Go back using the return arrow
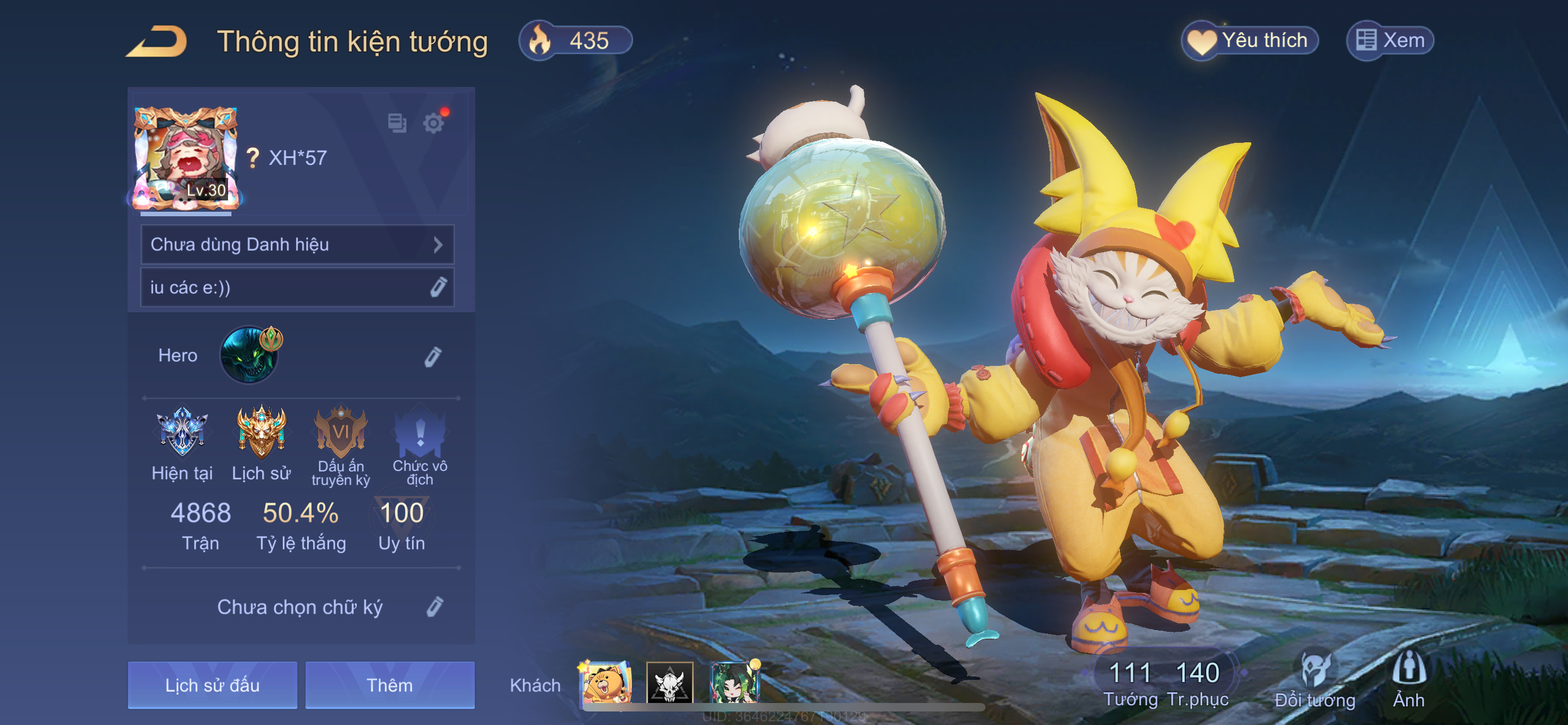The image size is (1568, 725). pos(157,41)
